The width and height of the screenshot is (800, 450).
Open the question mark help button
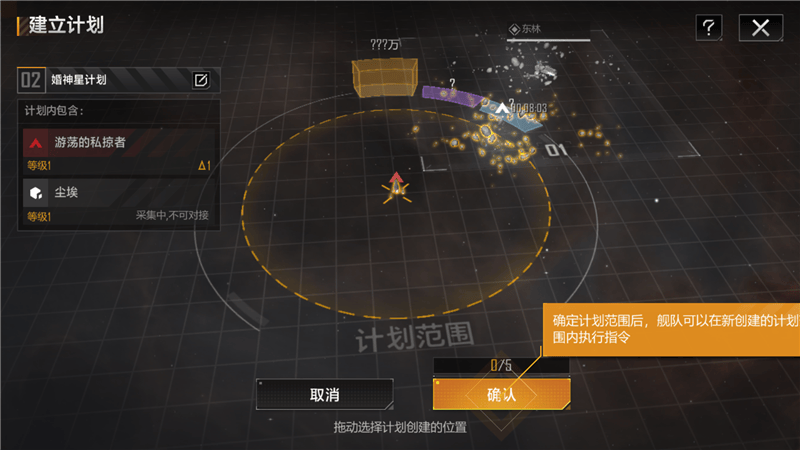tap(708, 28)
